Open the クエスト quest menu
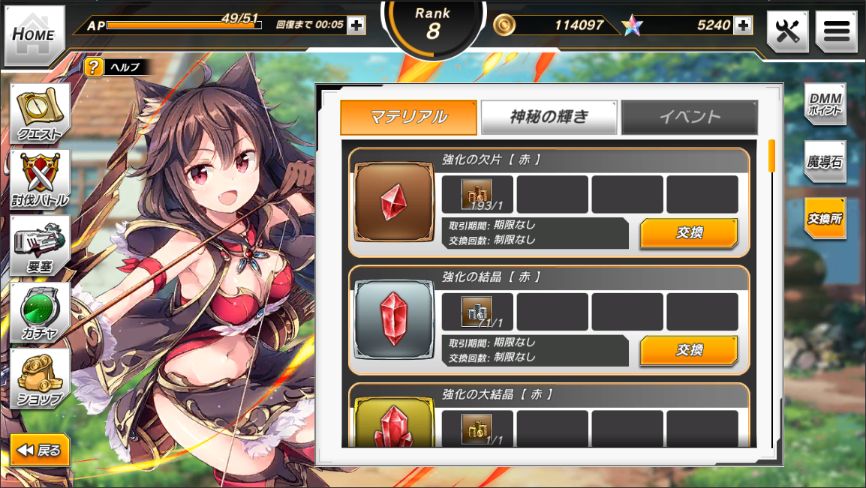 tap(40, 114)
